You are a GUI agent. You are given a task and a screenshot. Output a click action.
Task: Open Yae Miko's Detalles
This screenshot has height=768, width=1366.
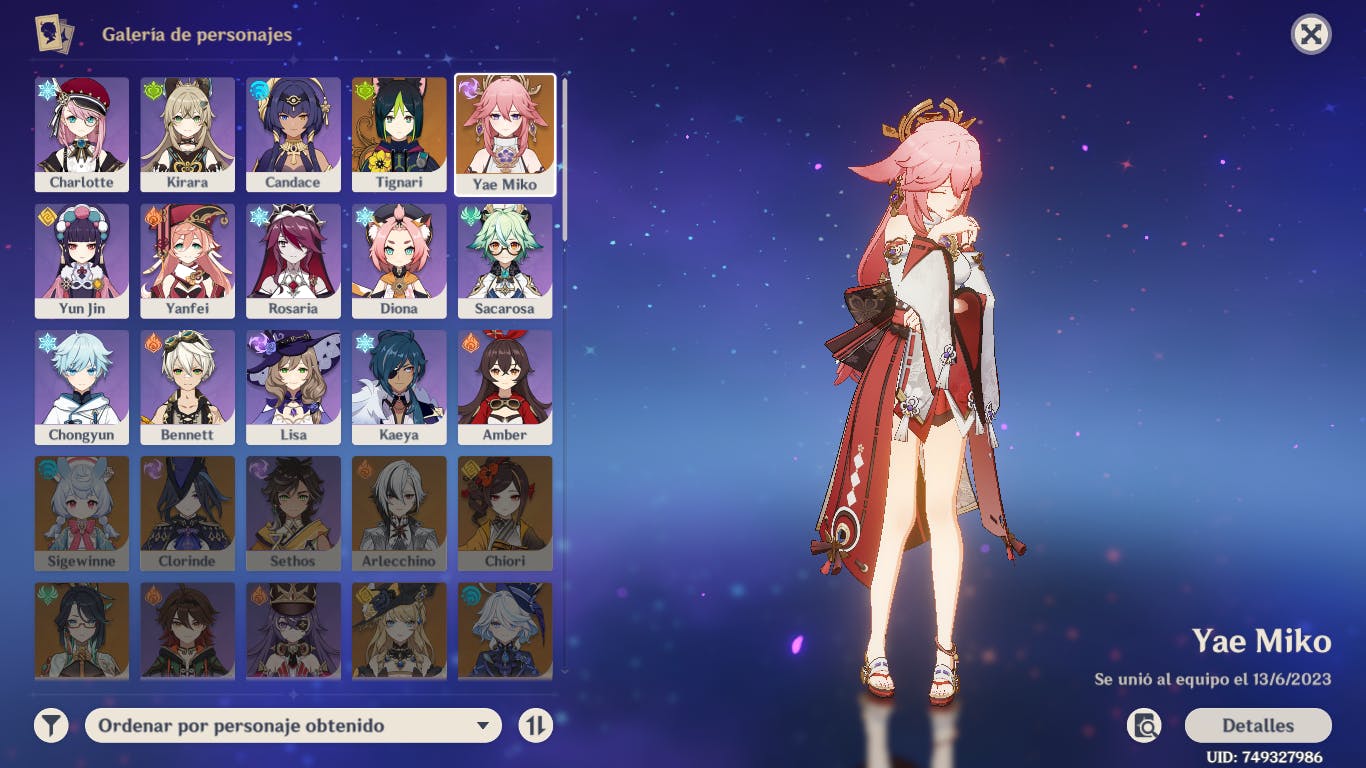pyautogui.click(x=1257, y=725)
